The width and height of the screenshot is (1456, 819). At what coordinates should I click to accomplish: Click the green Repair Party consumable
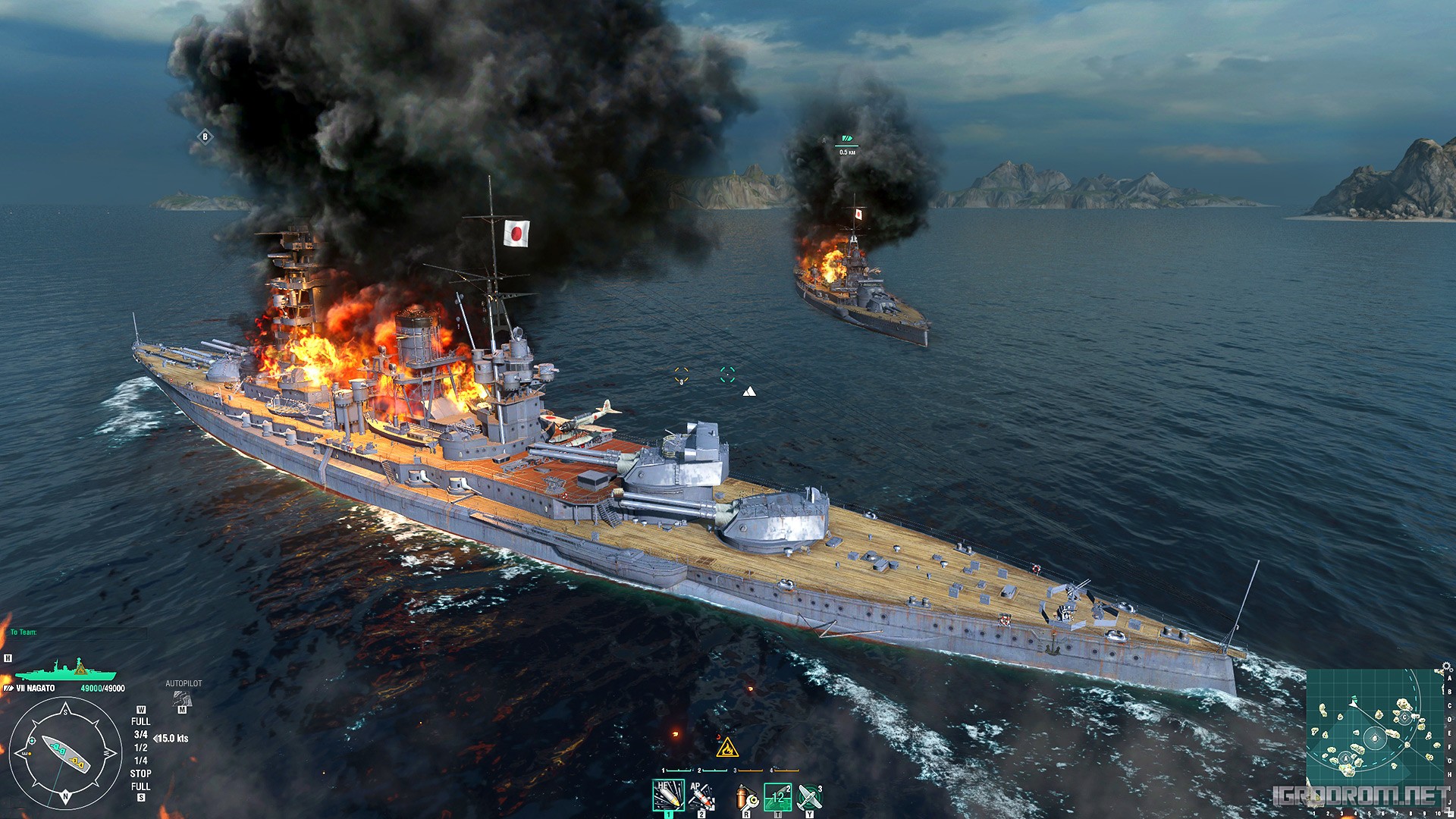coord(777,797)
